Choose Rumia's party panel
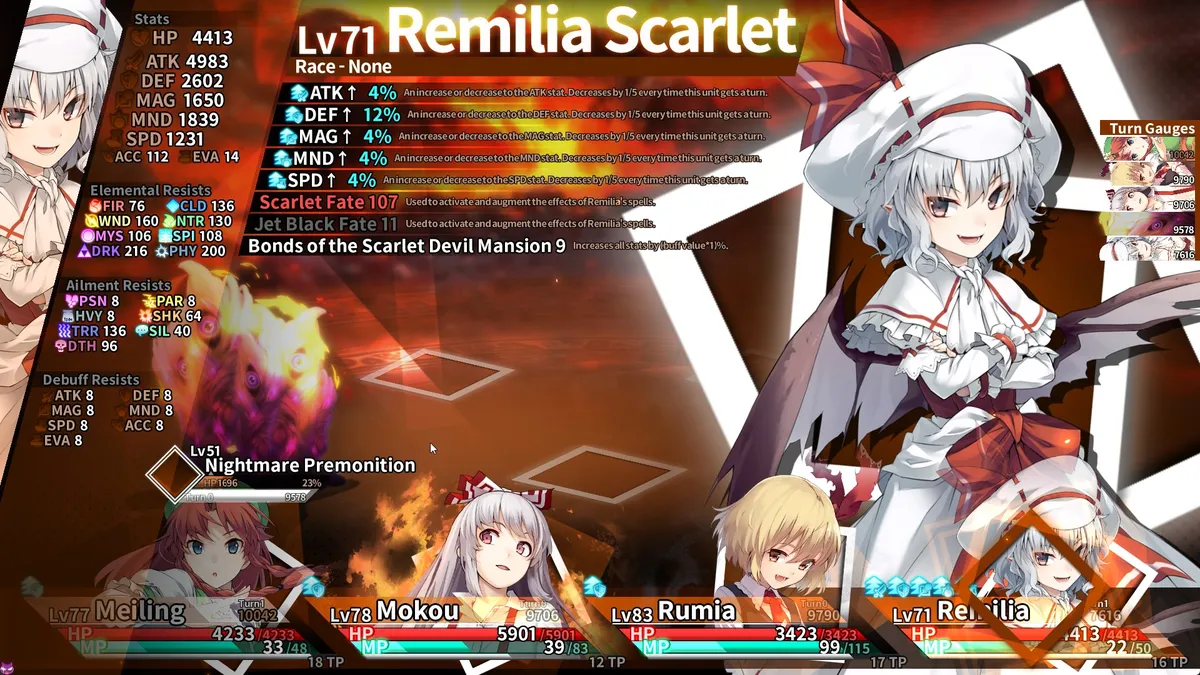The image size is (1200, 675). (730, 625)
